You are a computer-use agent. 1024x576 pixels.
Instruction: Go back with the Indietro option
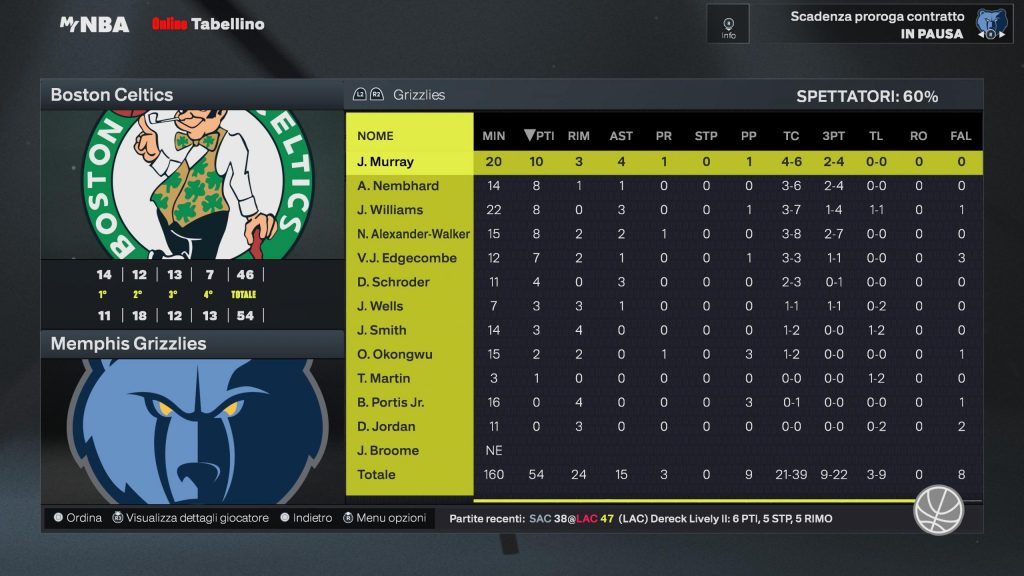(306, 518)
